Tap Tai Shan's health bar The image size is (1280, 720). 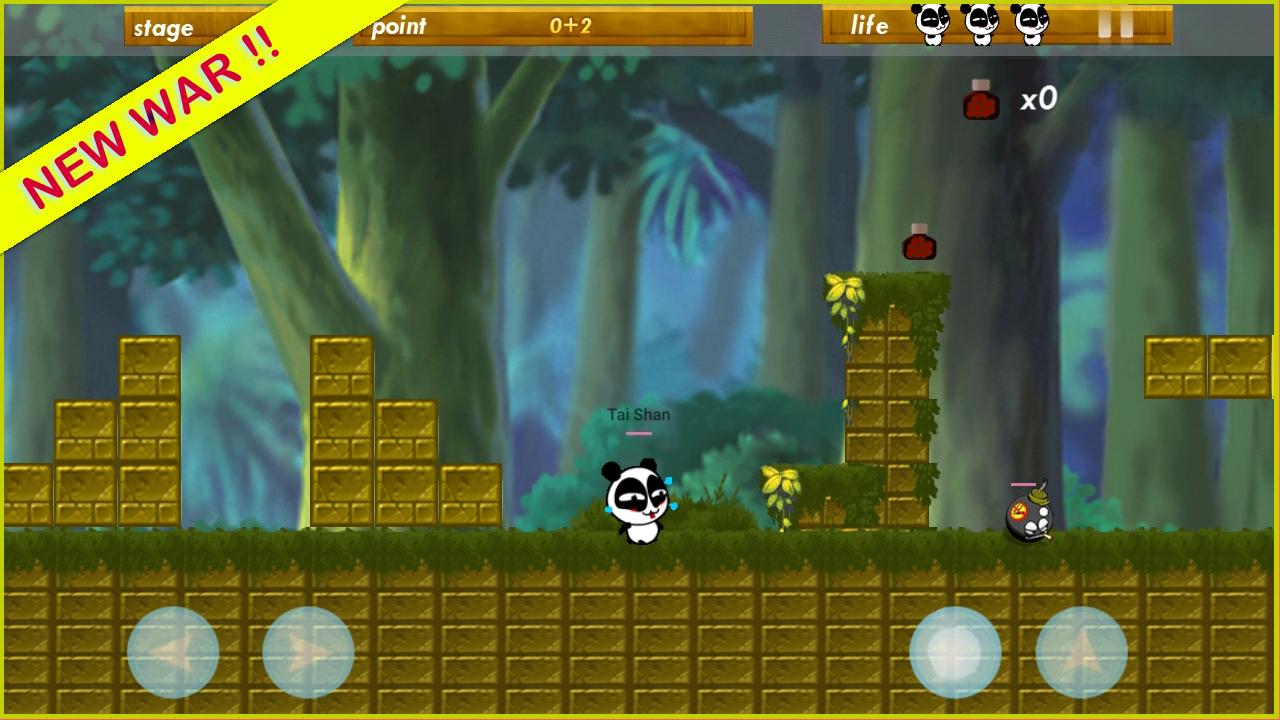(638, 432)
